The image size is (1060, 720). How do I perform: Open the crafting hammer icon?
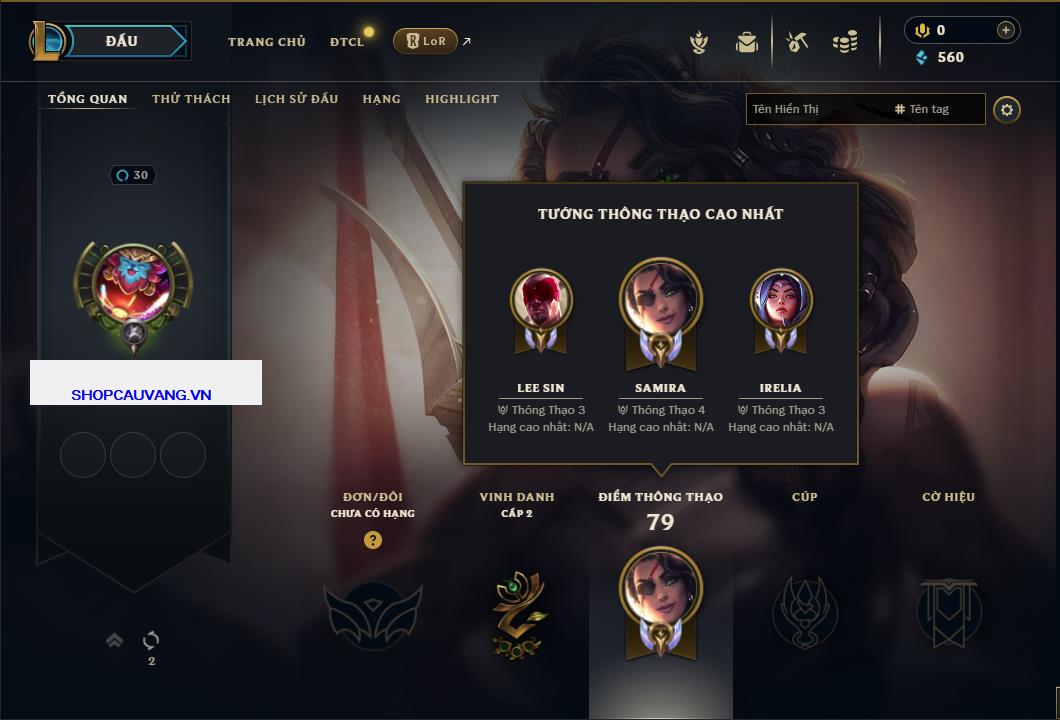point(797,42)
